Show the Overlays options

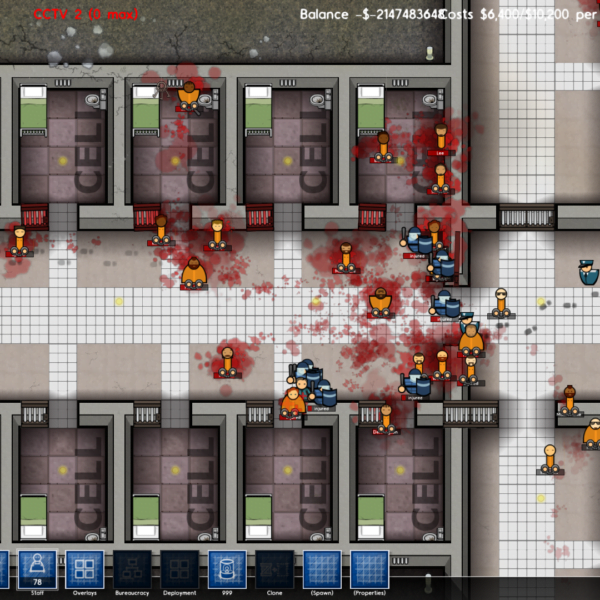84,569
